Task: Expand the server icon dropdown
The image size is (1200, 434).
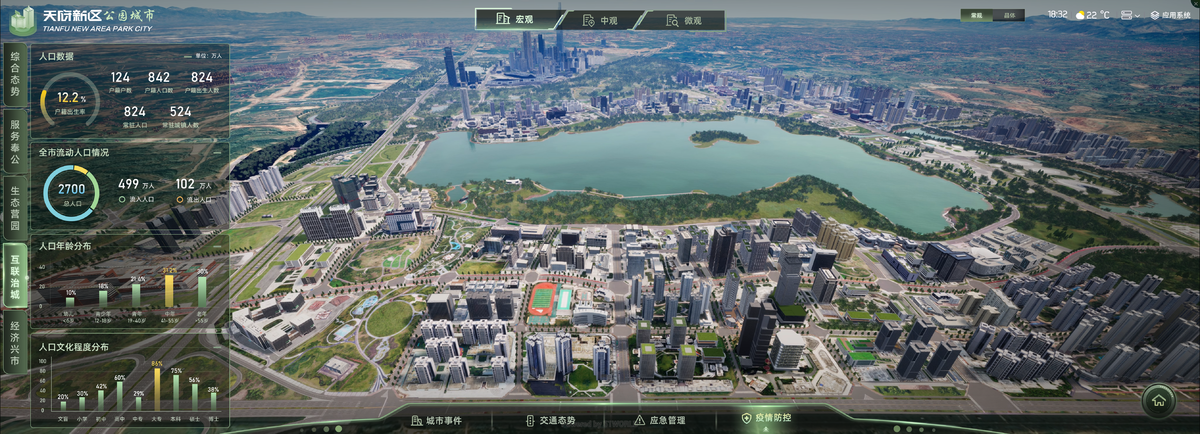Action: tap(1131, 15)
